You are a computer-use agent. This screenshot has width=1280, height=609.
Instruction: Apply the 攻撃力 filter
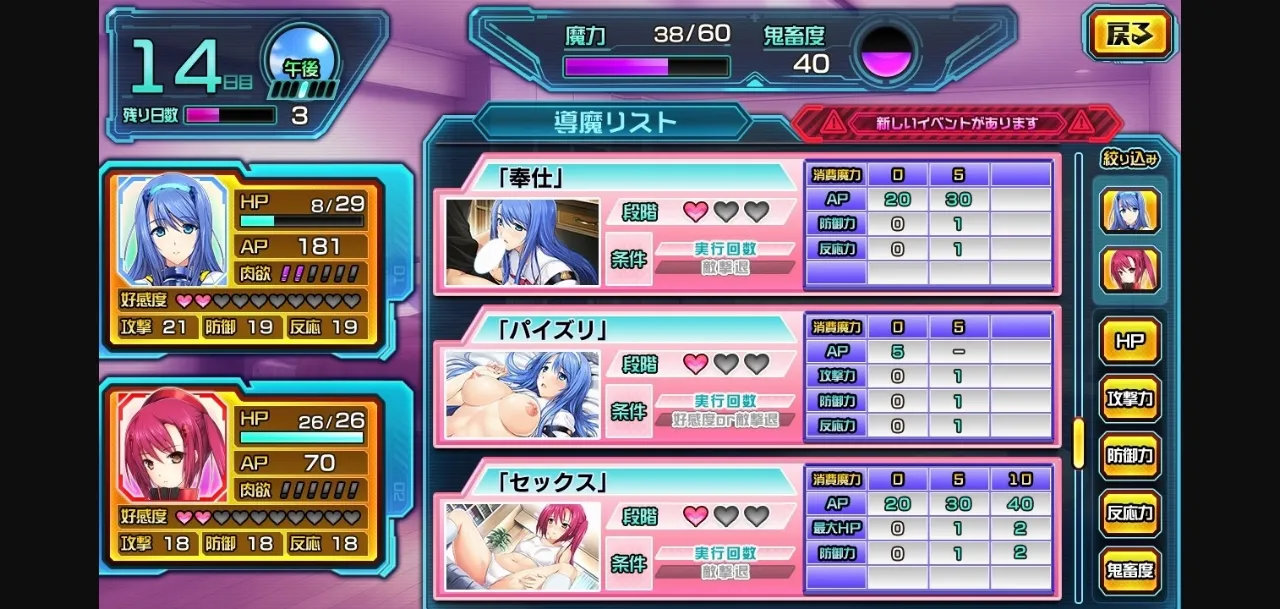coord(1130,399)
